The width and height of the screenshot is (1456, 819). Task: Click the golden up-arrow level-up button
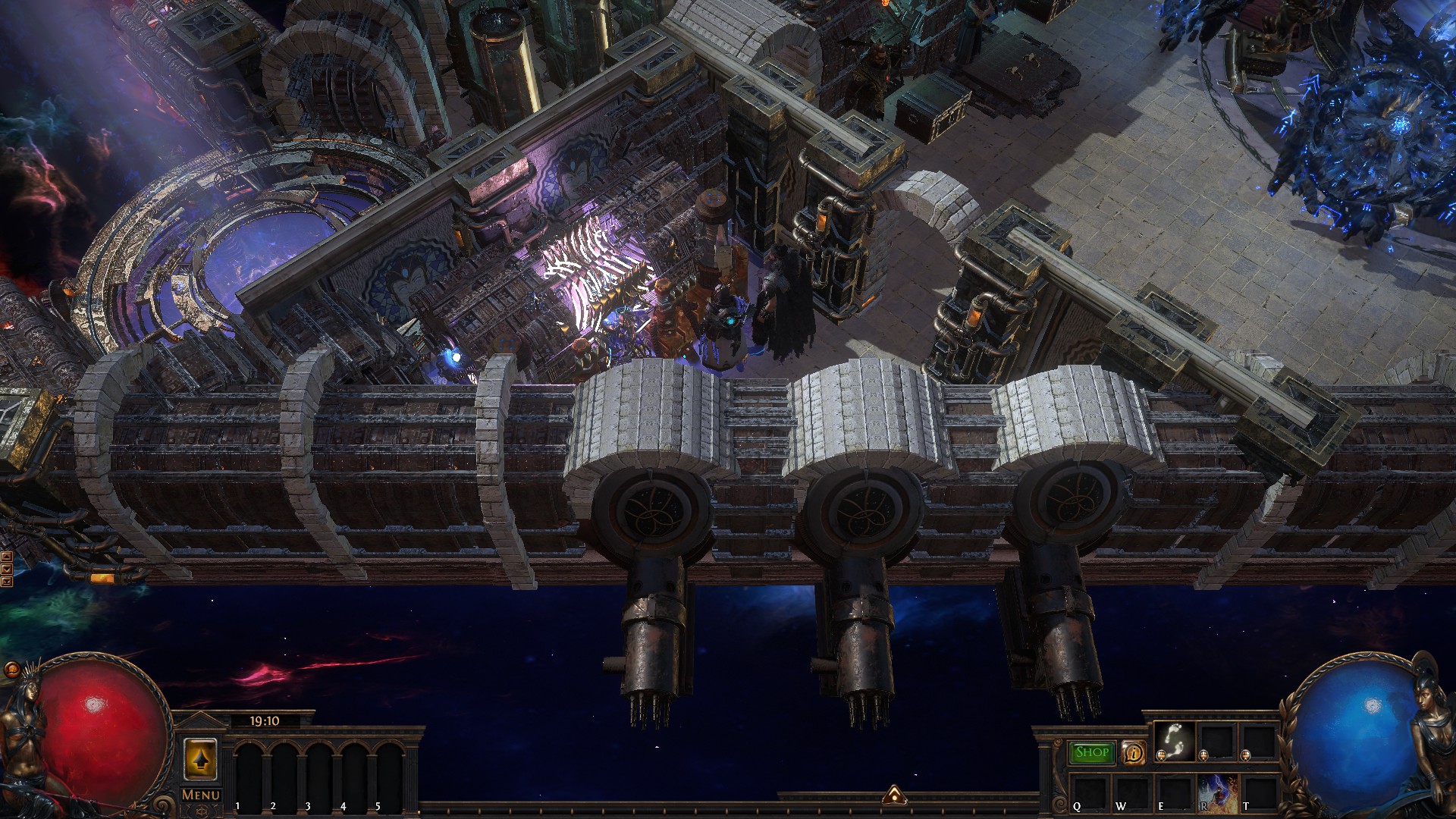(200, 759)
